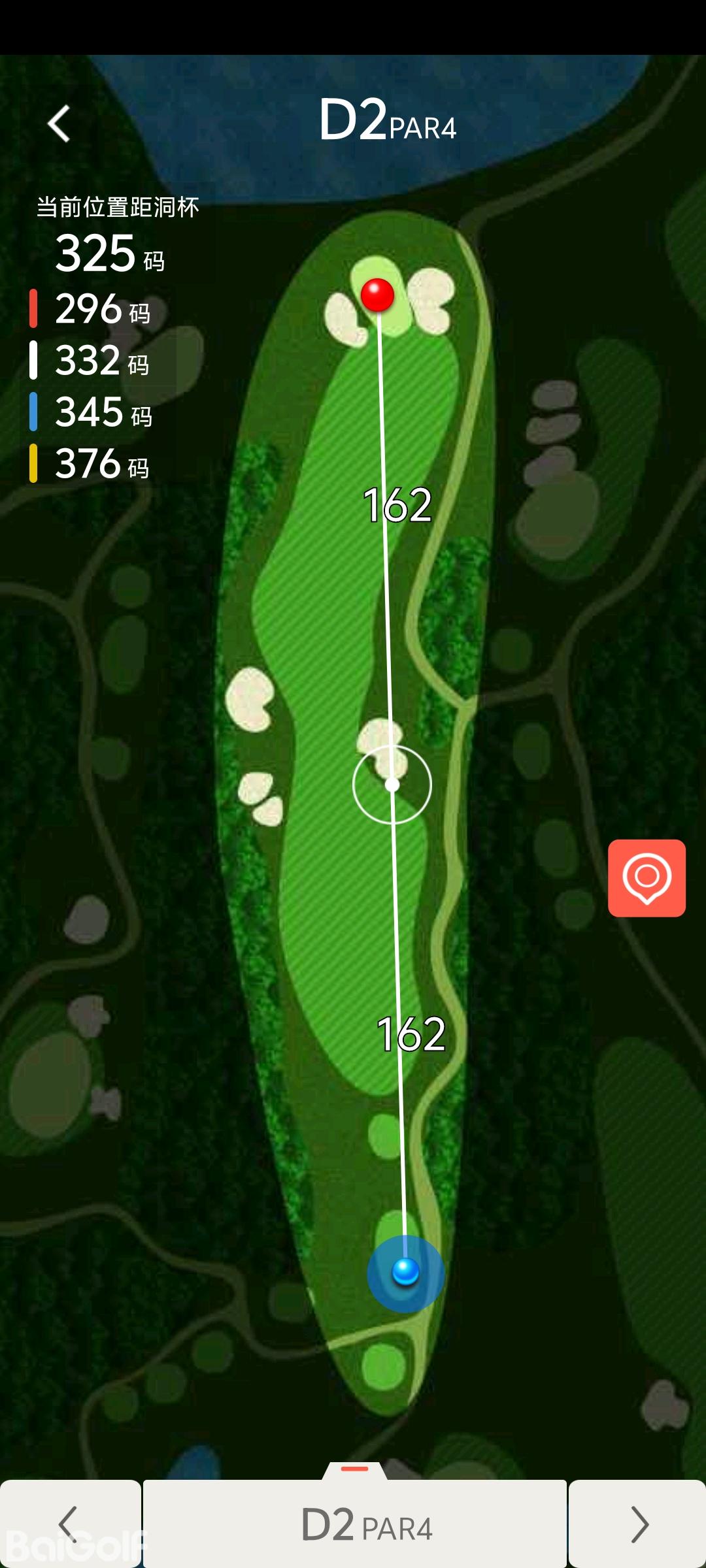Tap the blue current position marker

(x=405, y=1272)
